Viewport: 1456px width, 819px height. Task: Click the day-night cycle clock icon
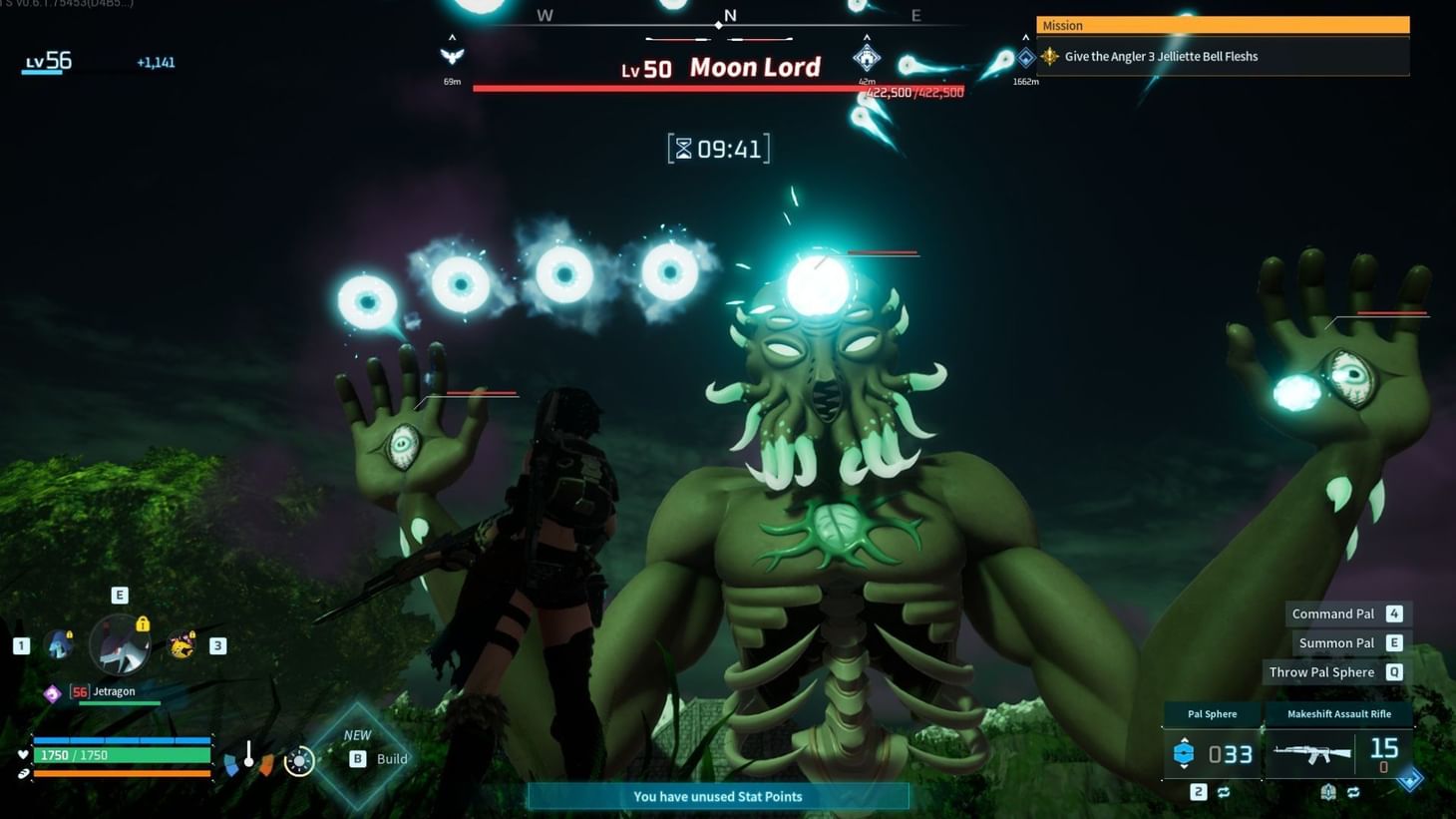tap(298, 760)
